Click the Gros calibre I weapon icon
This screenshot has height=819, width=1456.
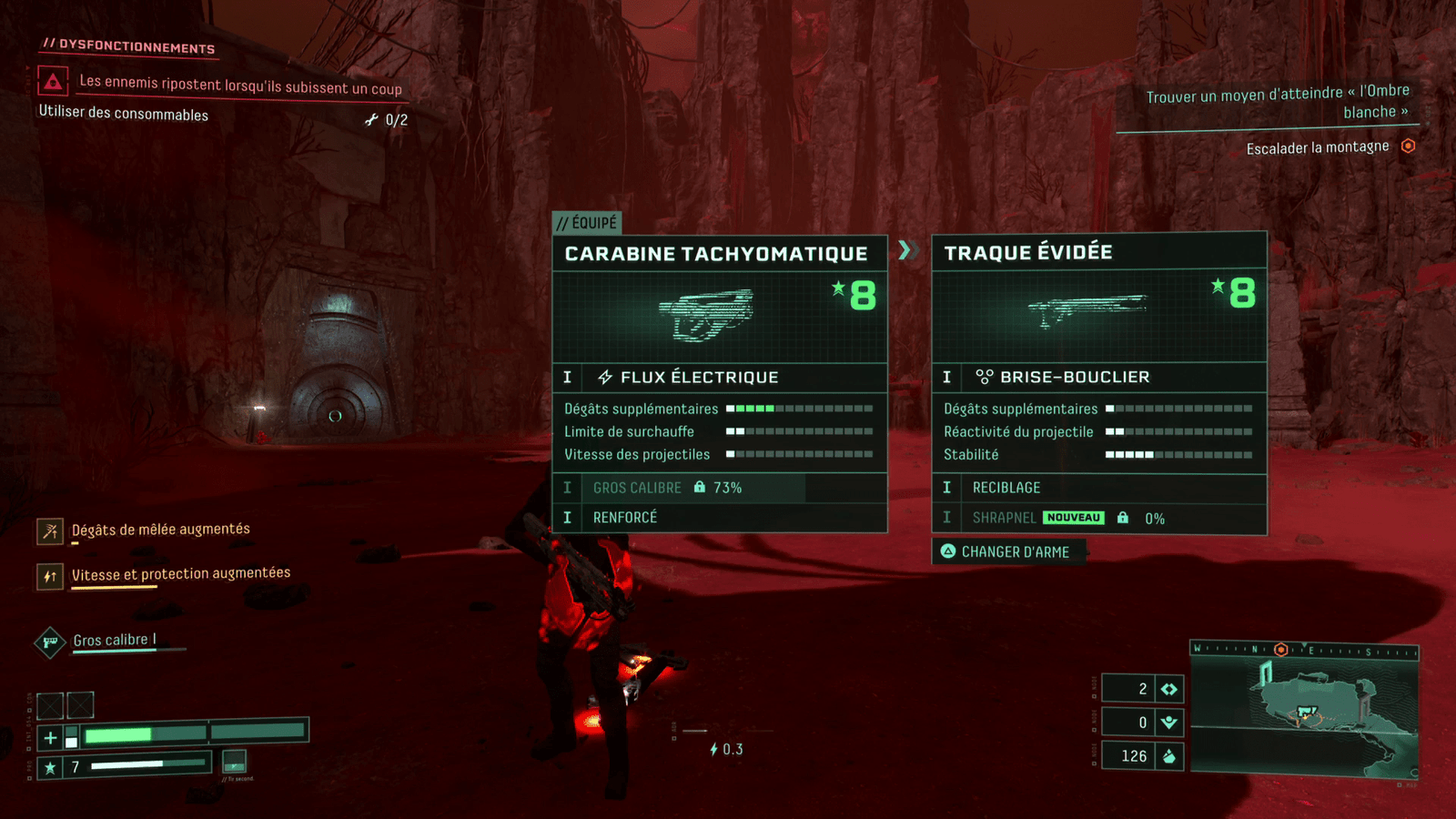(x=50, y=642)
